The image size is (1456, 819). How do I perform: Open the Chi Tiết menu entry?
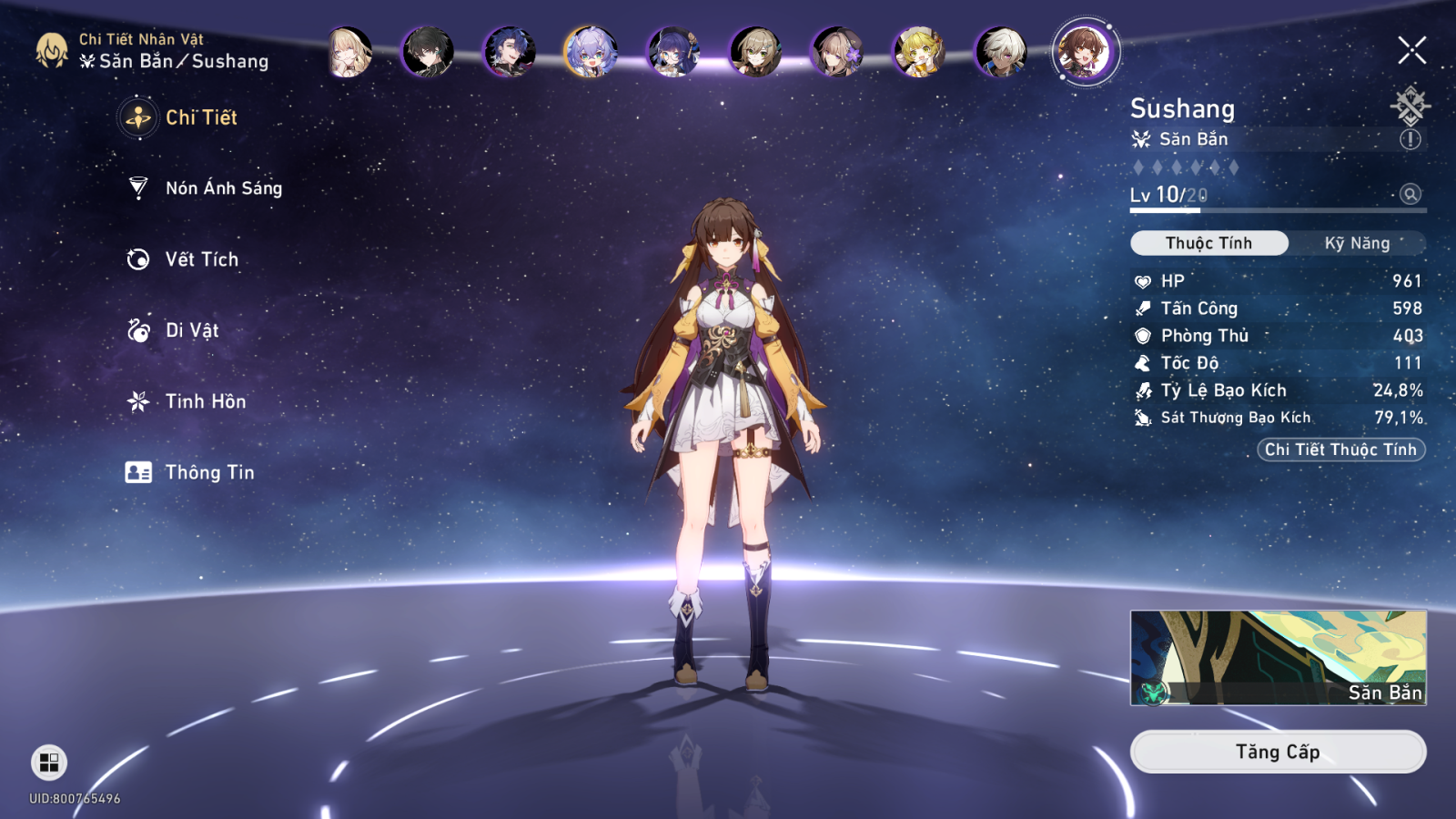(x=200, y=117)
